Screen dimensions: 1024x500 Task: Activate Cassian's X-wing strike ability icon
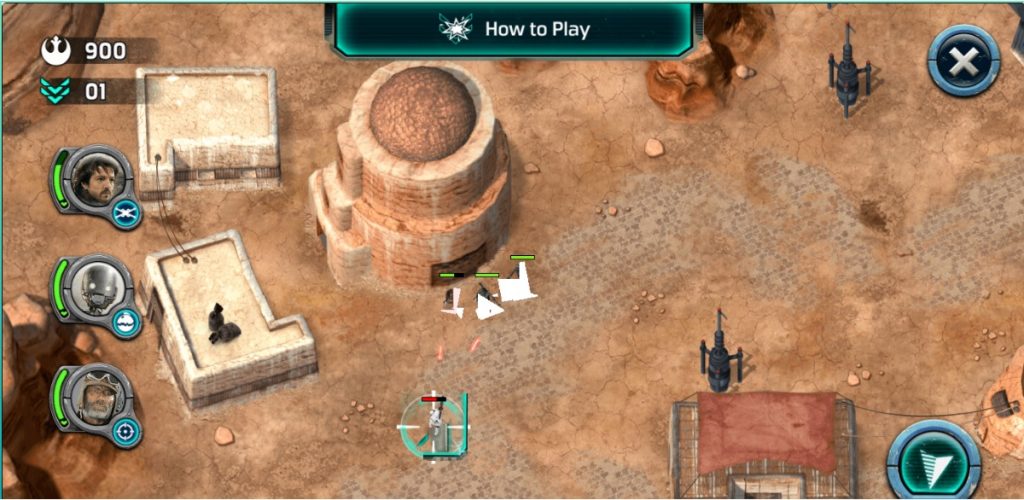point(127,213)
